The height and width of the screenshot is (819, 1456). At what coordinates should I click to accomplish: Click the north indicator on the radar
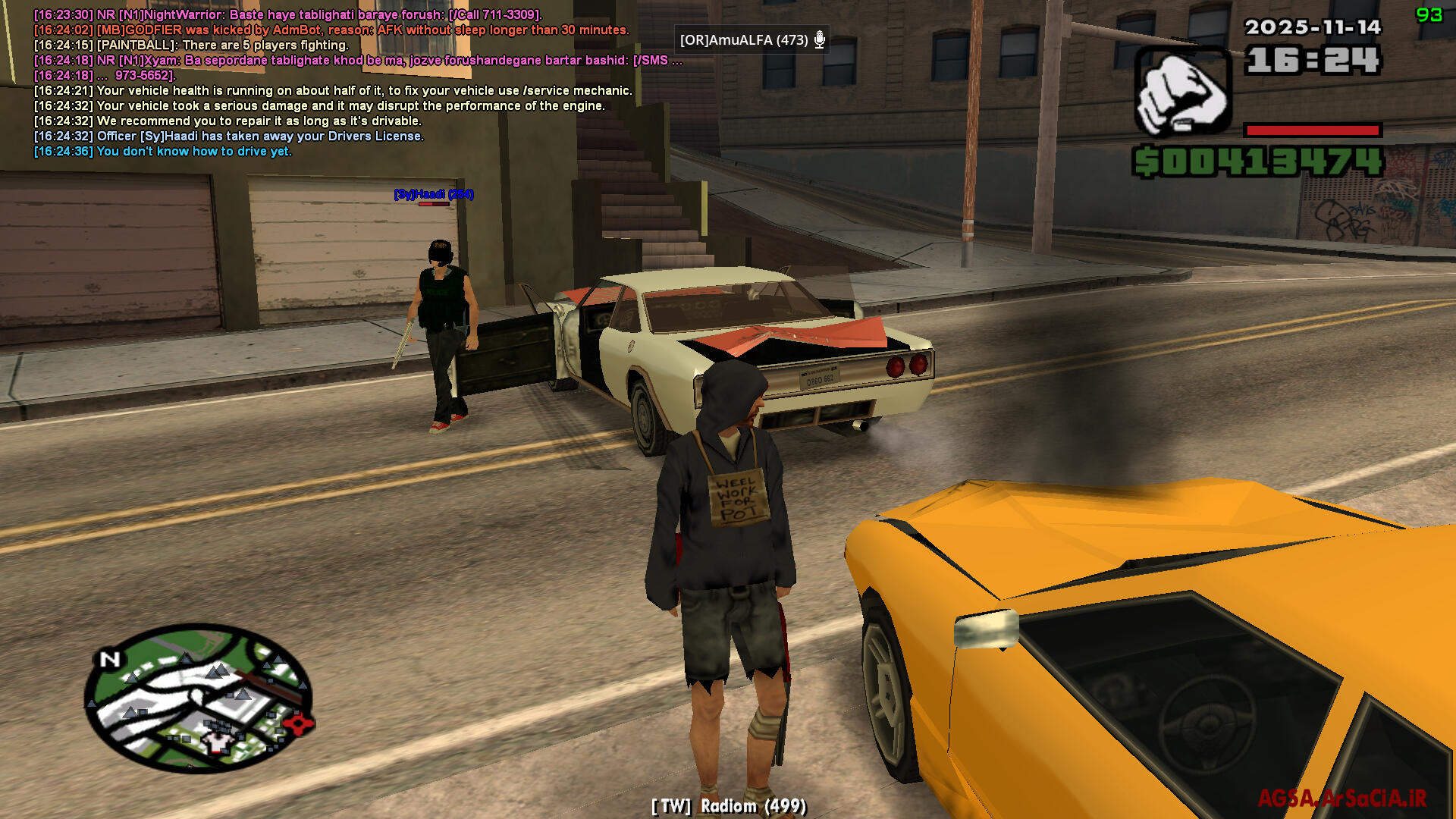click(110, 659)
